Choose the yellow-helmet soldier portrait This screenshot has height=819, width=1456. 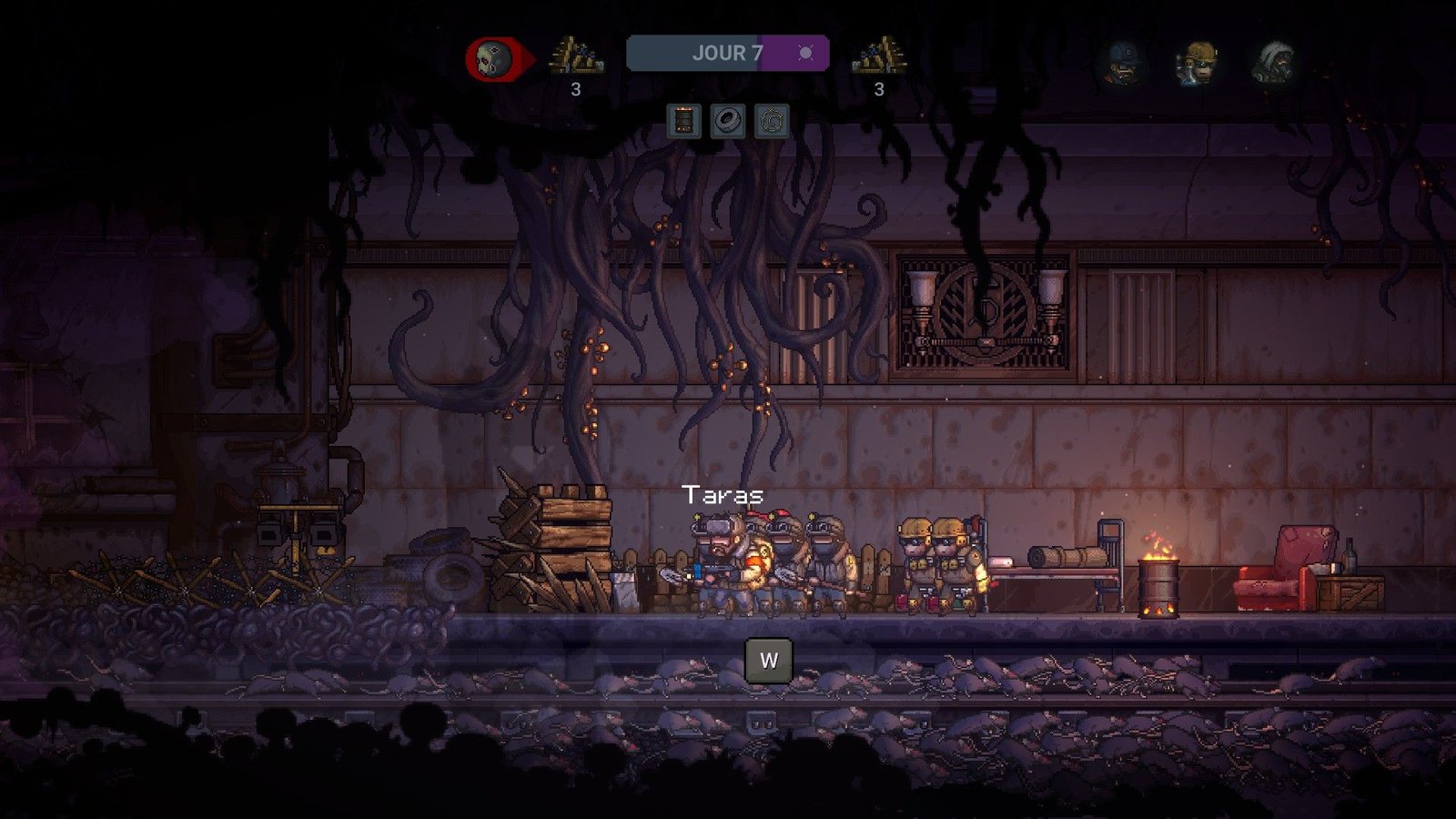click(x=1198, y=62)
